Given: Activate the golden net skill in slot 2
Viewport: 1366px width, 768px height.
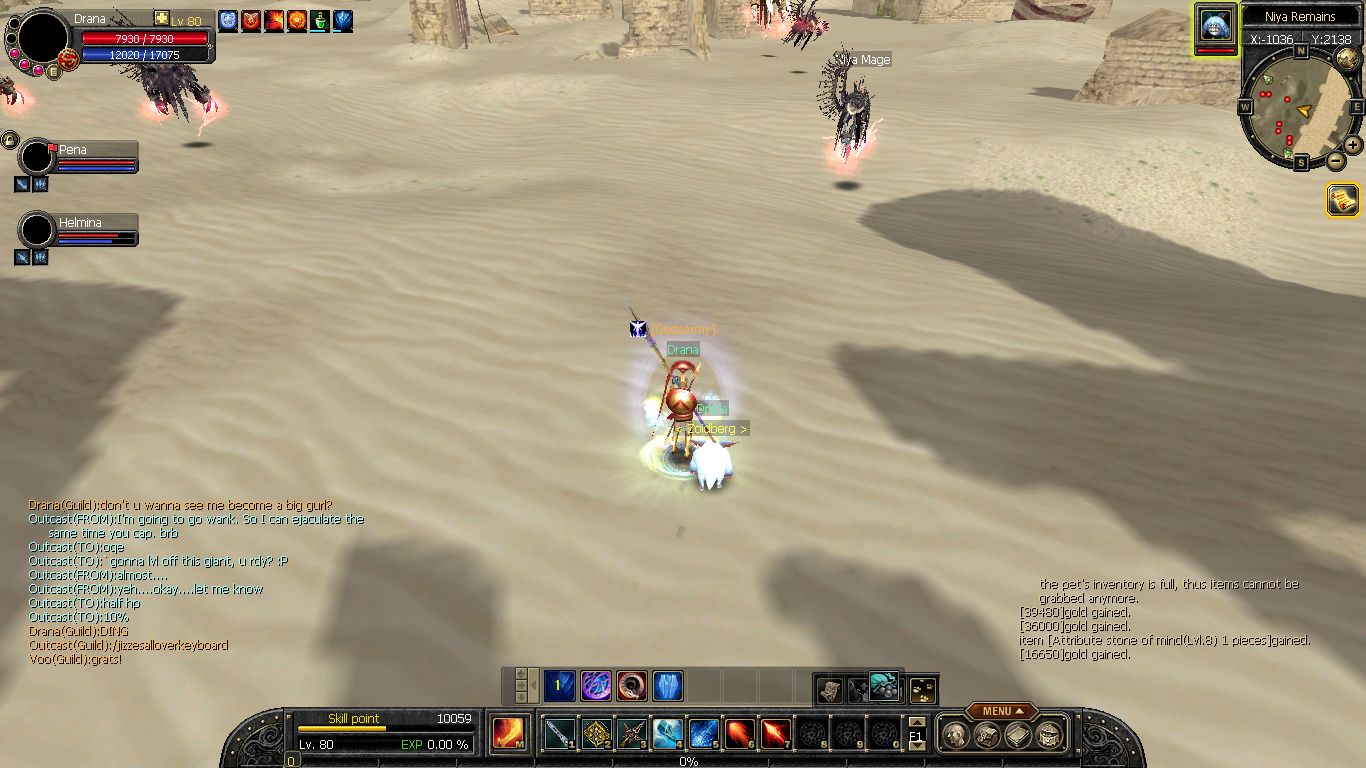Looking at the screenshot, I should coord(597,735).
